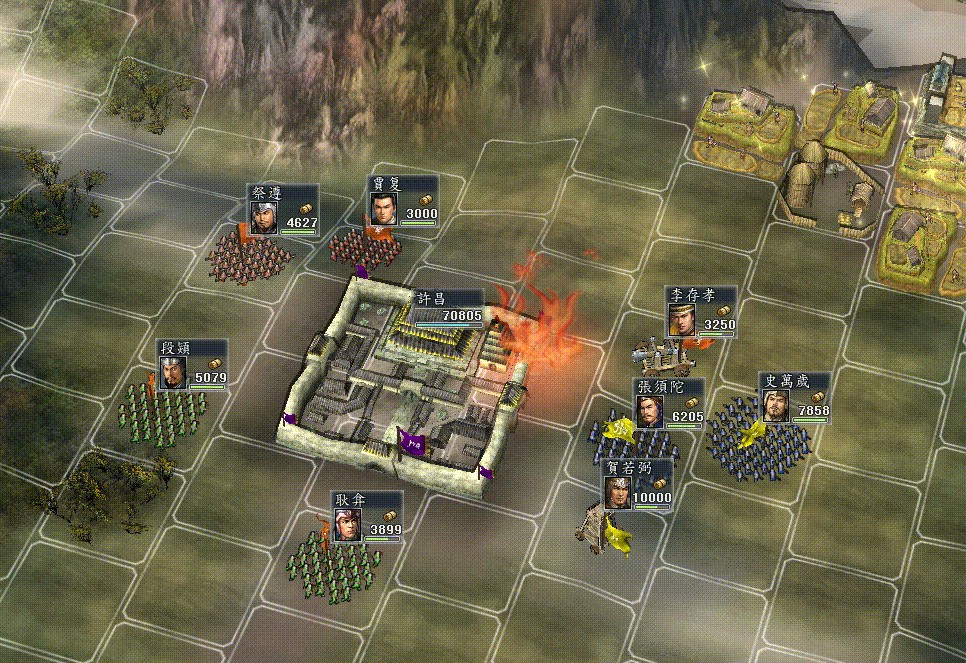Select the 史萬歲 unit tag with 7858 troops
This screenshot has height=663, width=966.
coord(794,397)
